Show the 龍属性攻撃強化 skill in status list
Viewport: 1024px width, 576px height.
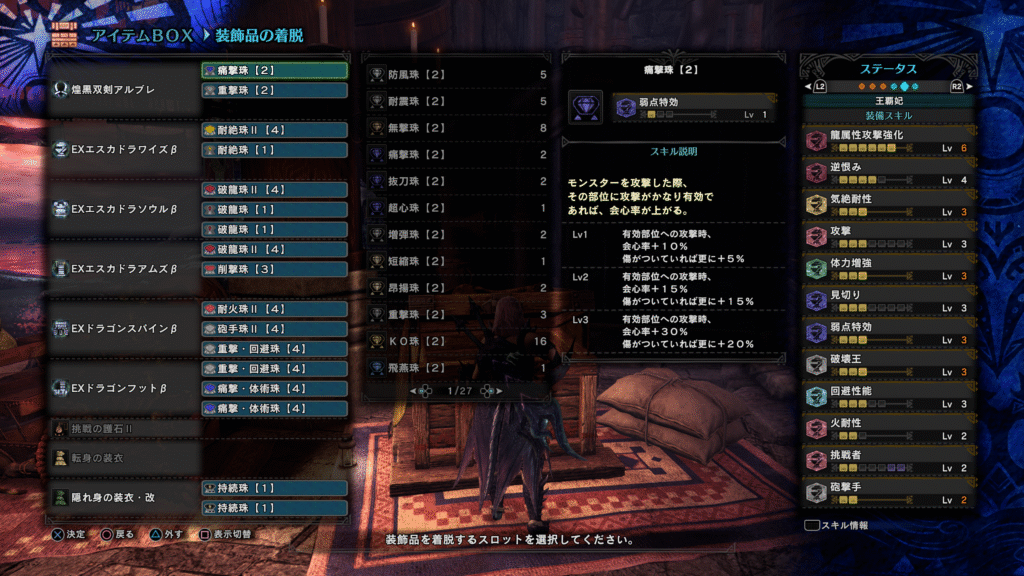coord(887,140)
